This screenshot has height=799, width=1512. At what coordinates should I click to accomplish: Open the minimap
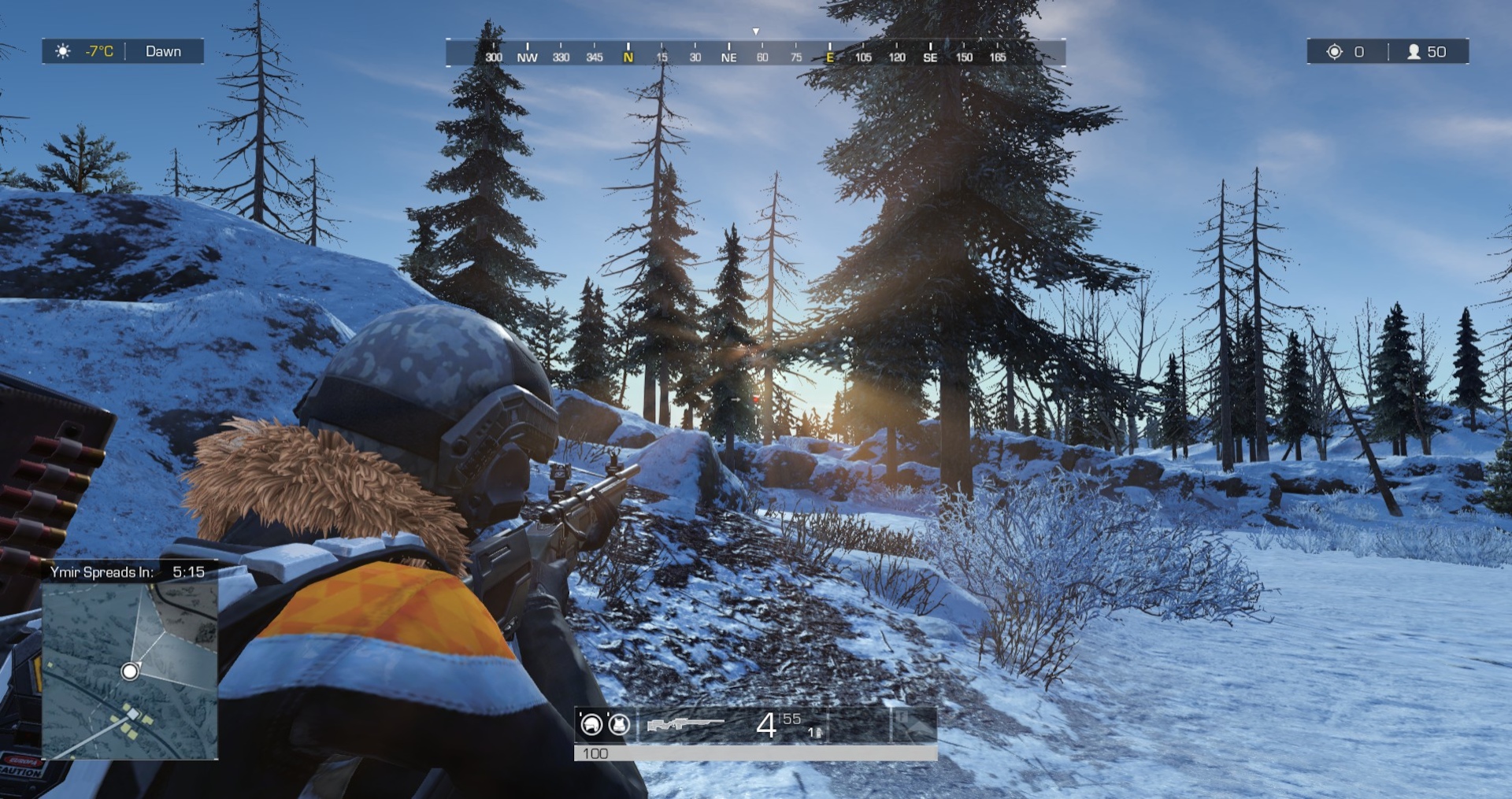pos(130,671)
